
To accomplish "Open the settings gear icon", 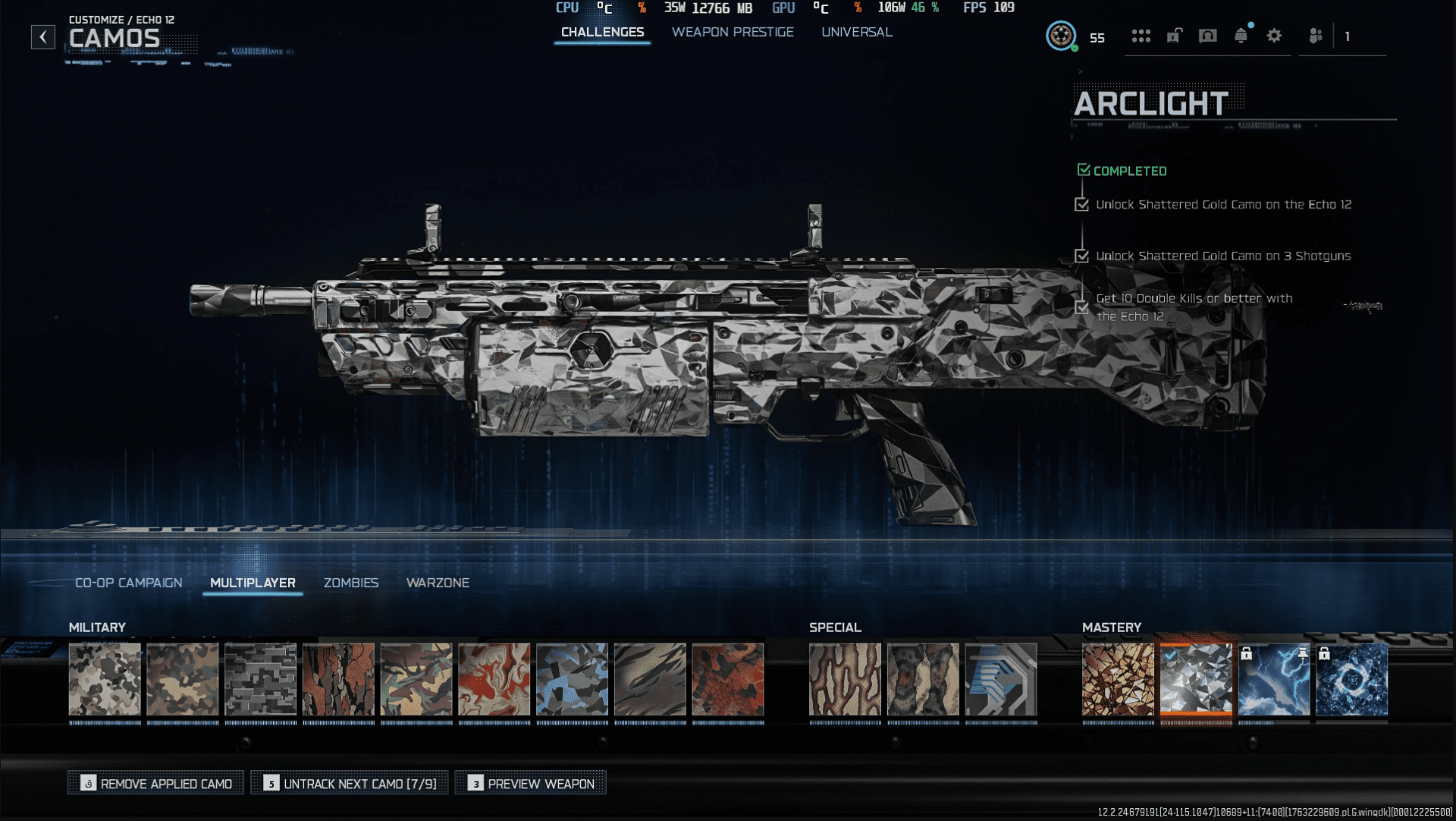I will 1275,36.
